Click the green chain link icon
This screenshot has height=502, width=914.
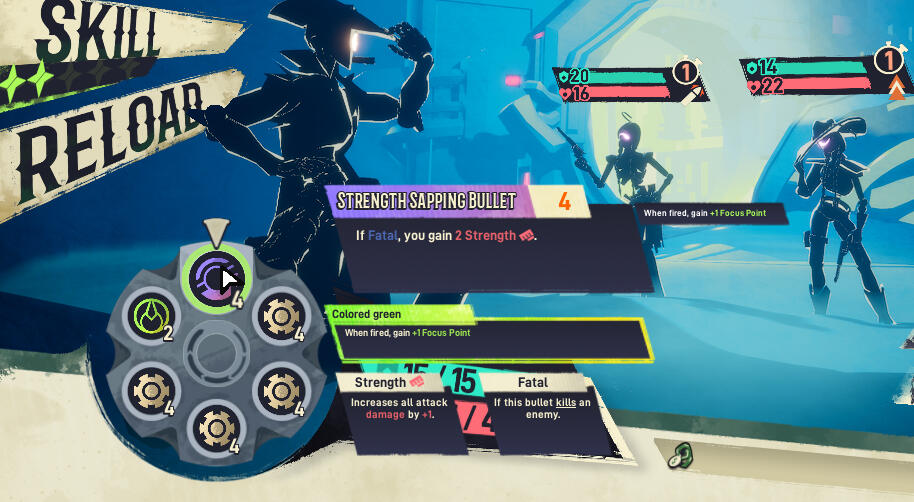tap(683, 455)
